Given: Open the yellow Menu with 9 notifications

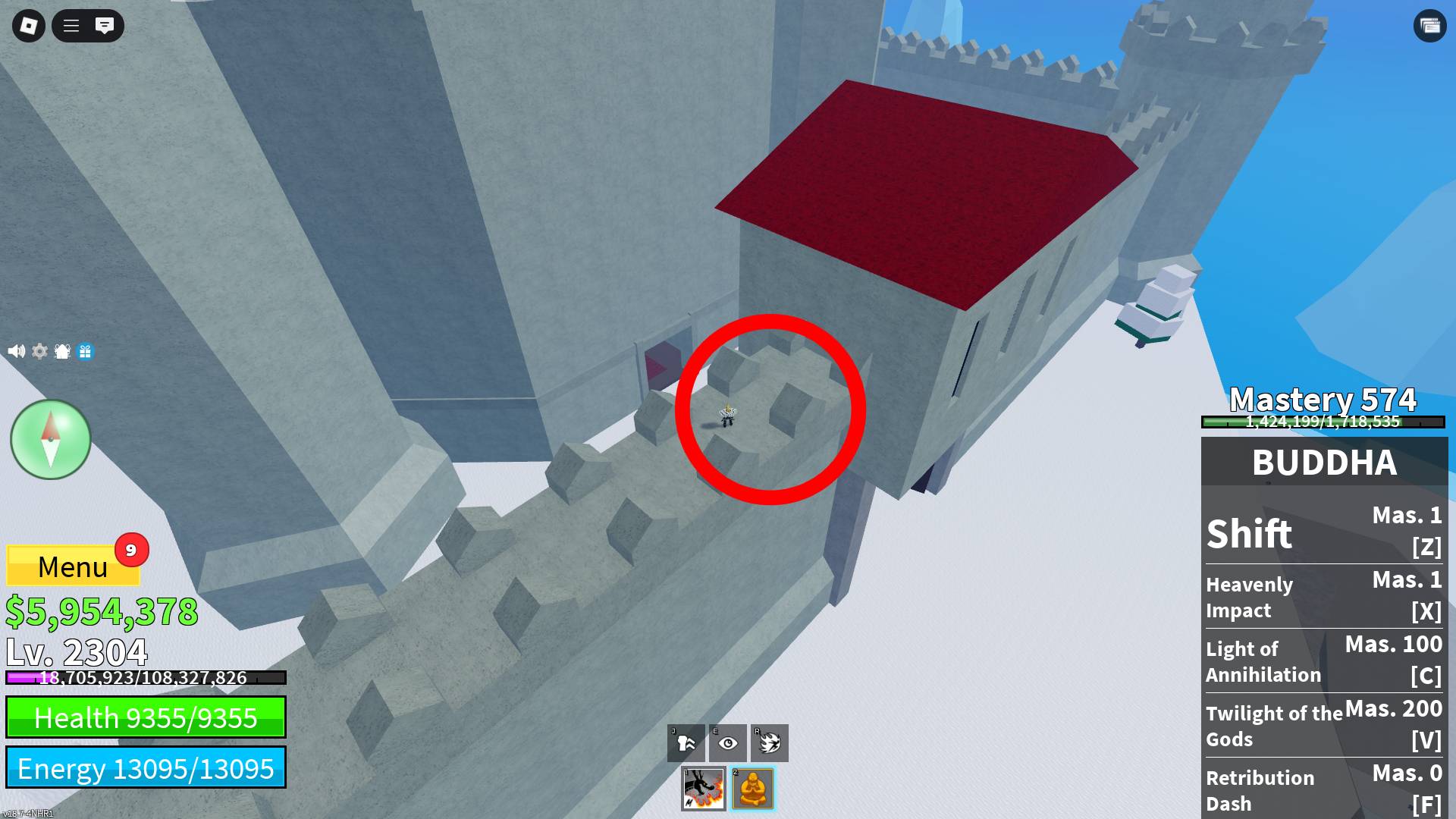Looking at the screenshot, I should coord(73,566).
